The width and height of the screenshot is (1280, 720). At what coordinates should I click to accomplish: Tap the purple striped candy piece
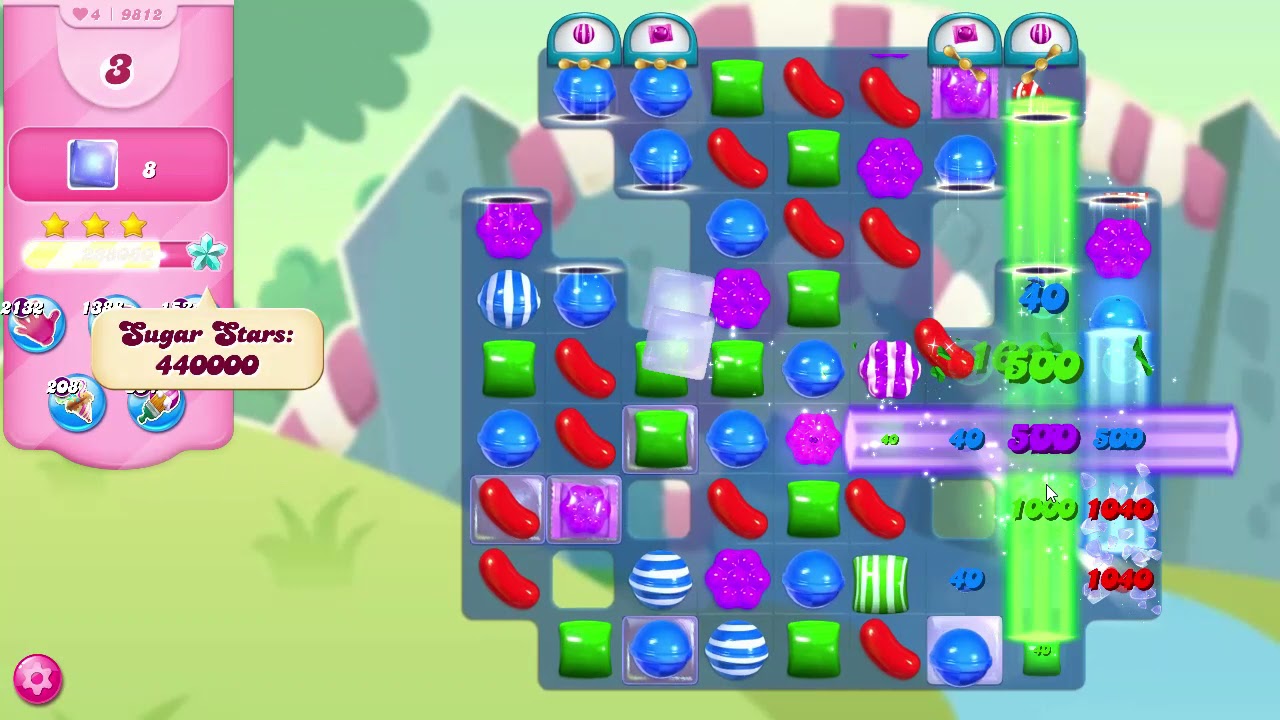coord(890,368)
